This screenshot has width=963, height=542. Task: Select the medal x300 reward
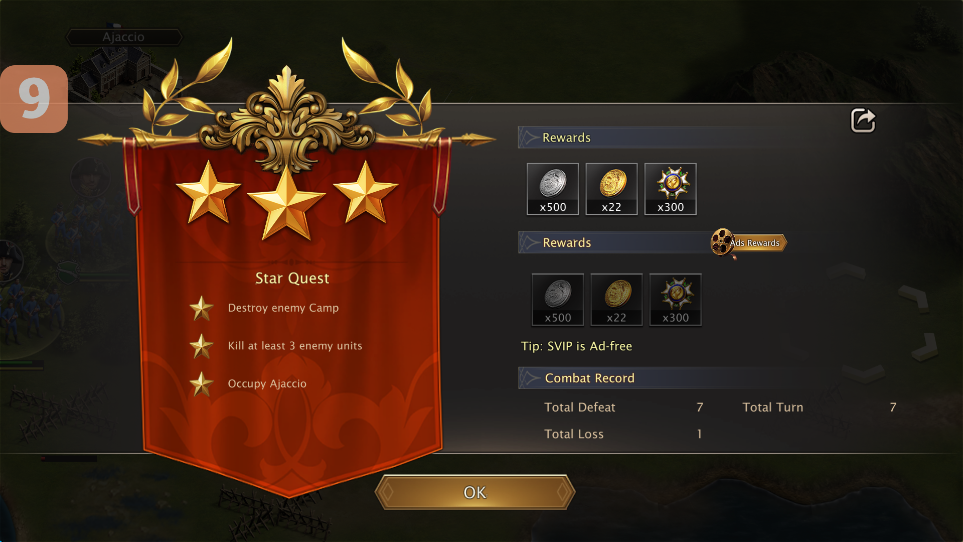pos(670,189)
